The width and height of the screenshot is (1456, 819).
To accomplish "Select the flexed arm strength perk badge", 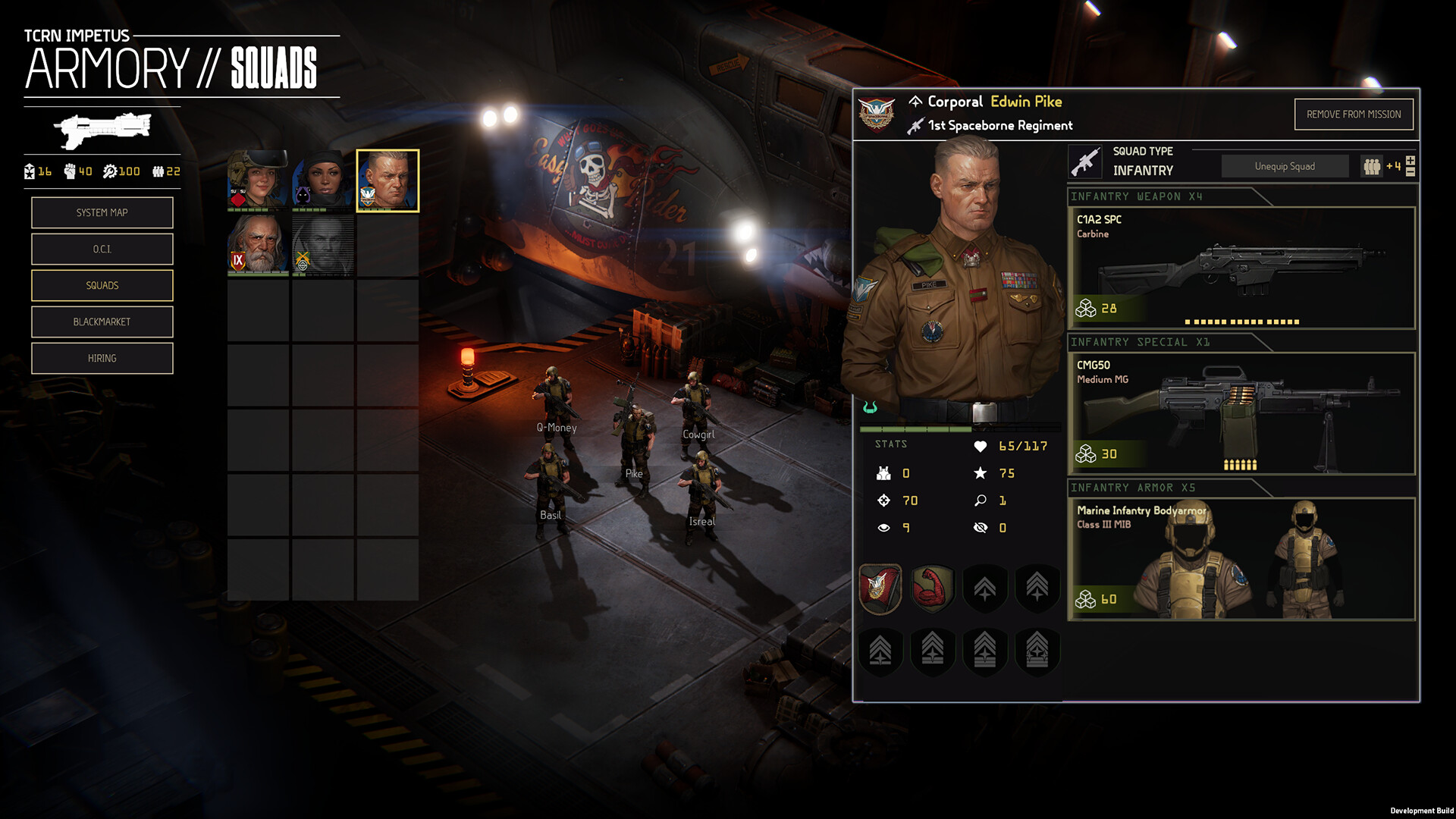I will click(x=932, y=588).
